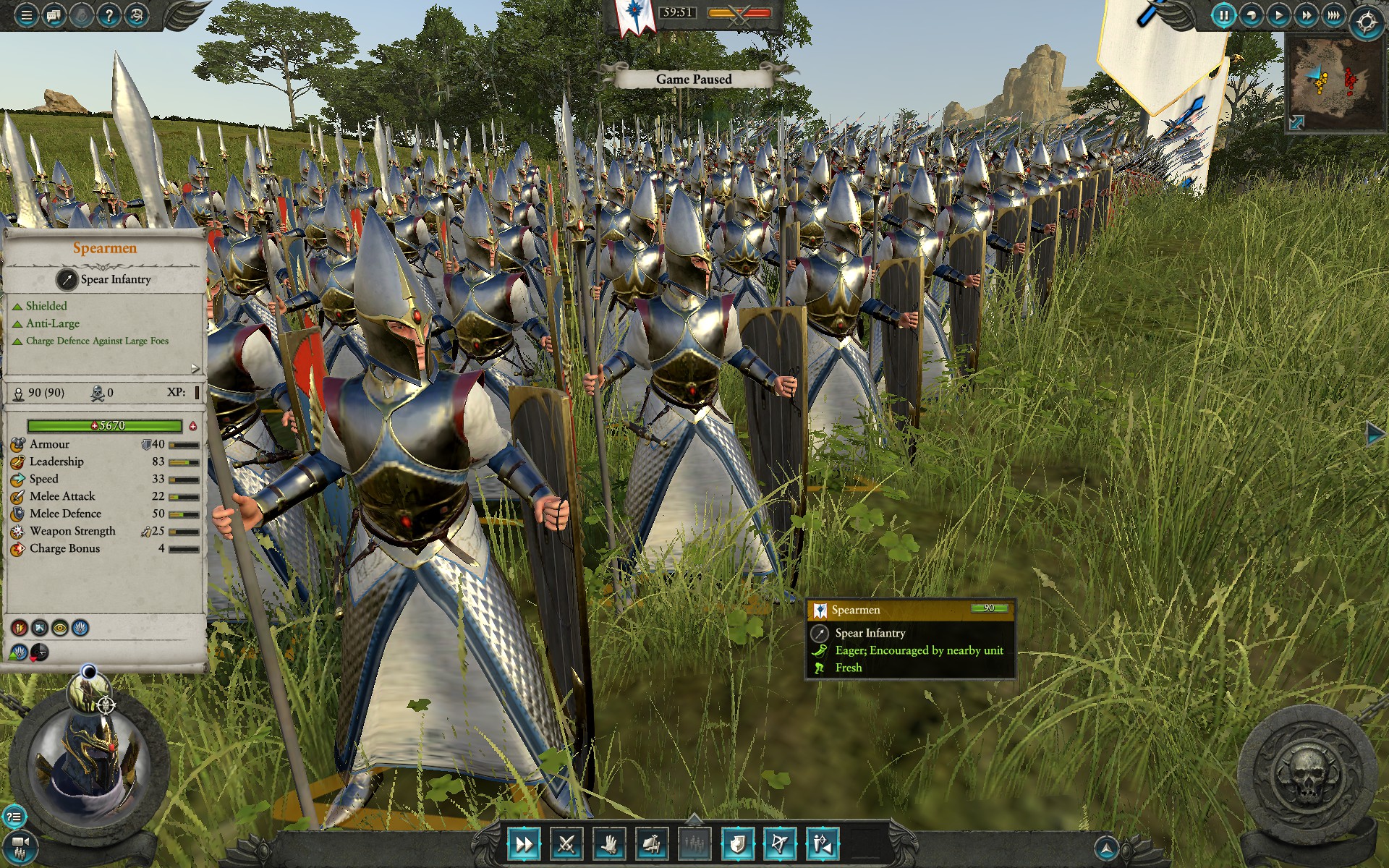Toggle the run double-arrow order
The image size is (1389, 868).
coord(524,843)
